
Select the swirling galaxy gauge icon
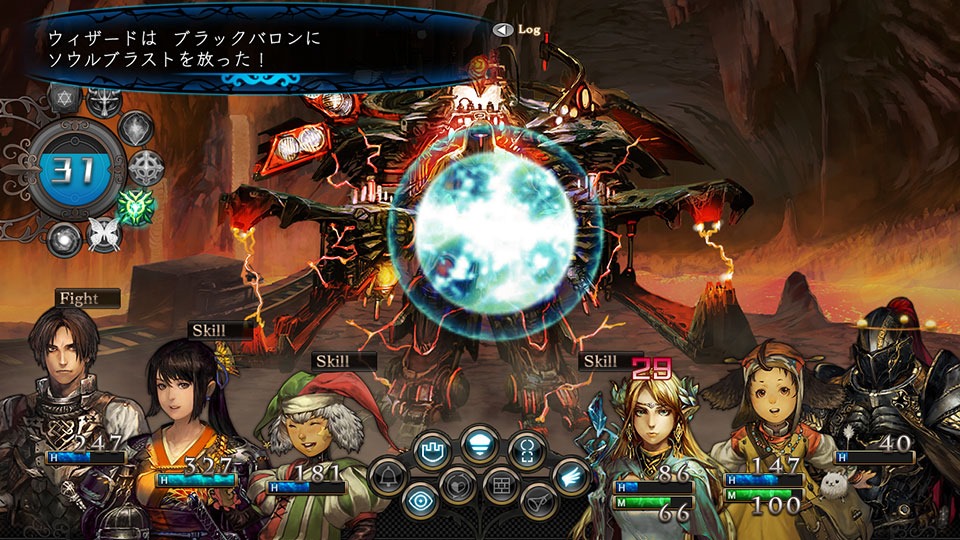pos(63,240)
